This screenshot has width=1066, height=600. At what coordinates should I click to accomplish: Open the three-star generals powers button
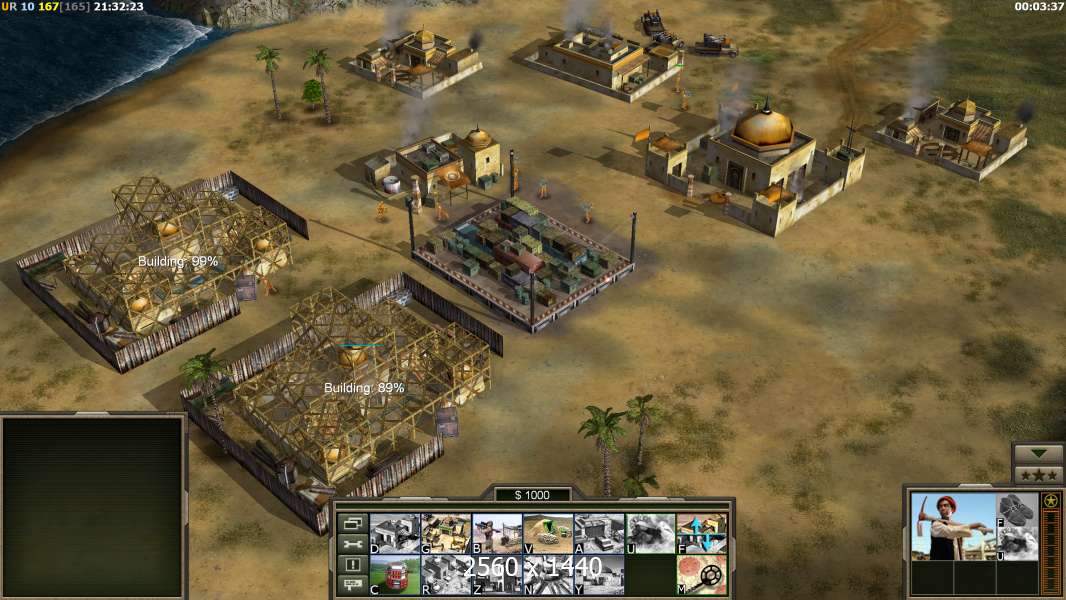click(1038, 475)
